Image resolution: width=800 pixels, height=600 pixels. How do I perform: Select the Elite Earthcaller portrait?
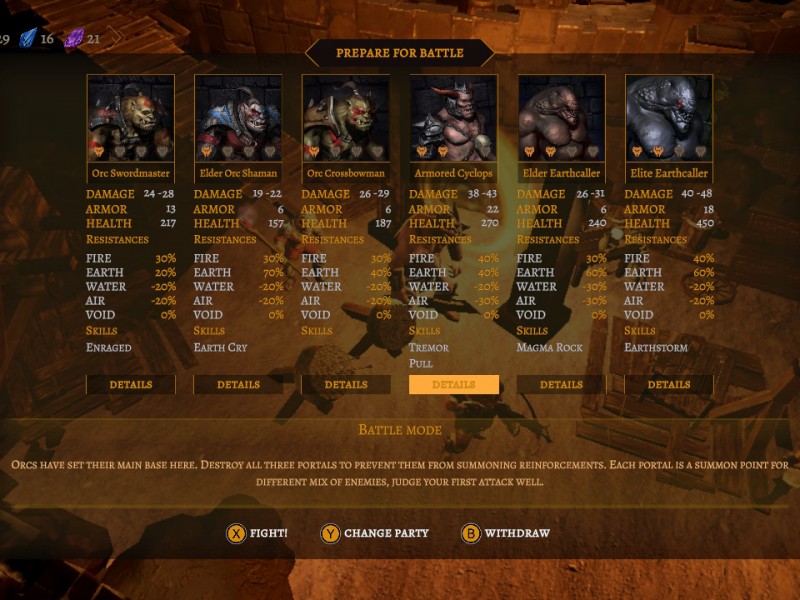tap(669, 118)
